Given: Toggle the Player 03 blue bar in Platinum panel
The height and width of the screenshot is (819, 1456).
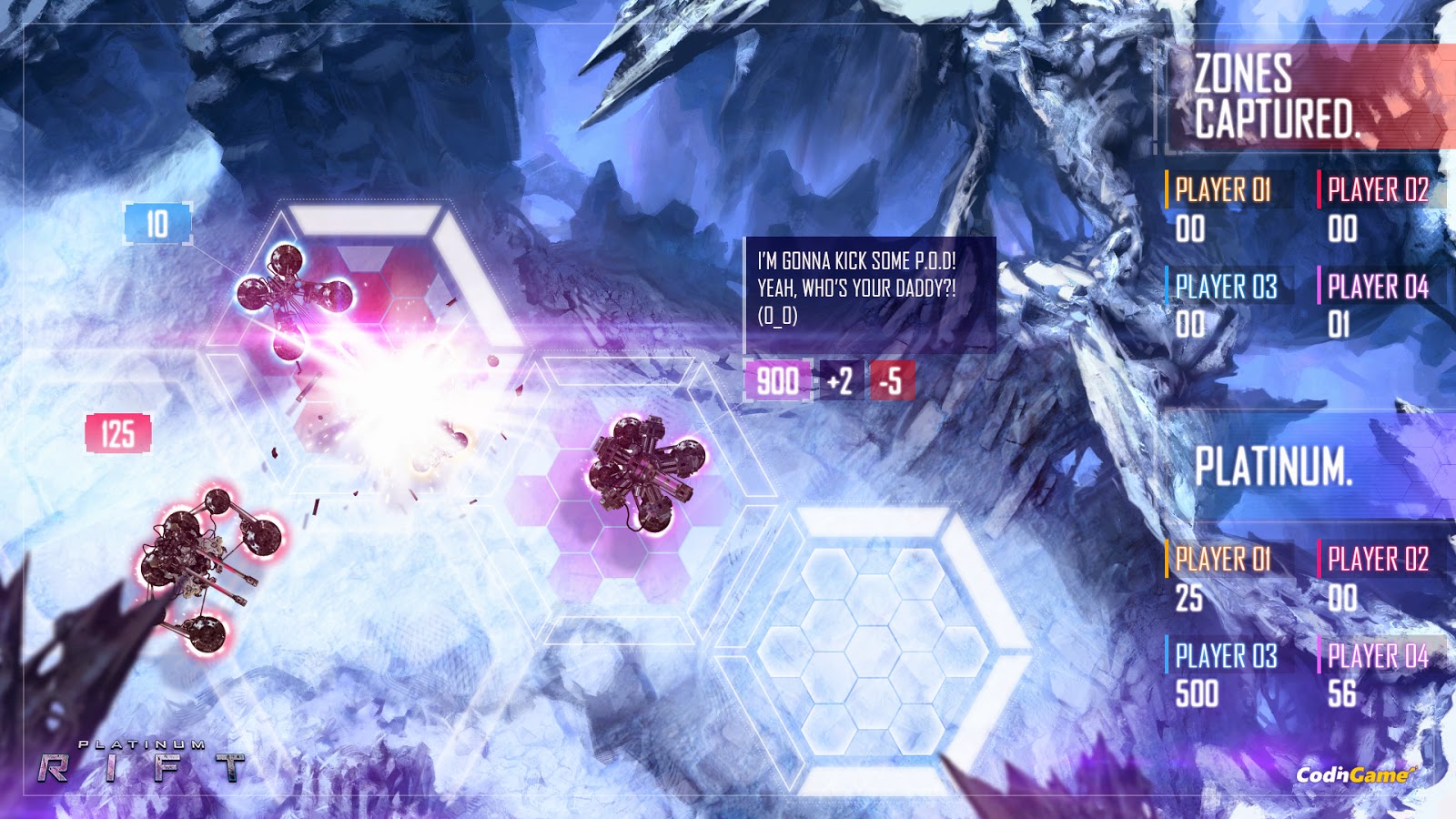Looking at the screenshot, I should (x=1168, y=652).
